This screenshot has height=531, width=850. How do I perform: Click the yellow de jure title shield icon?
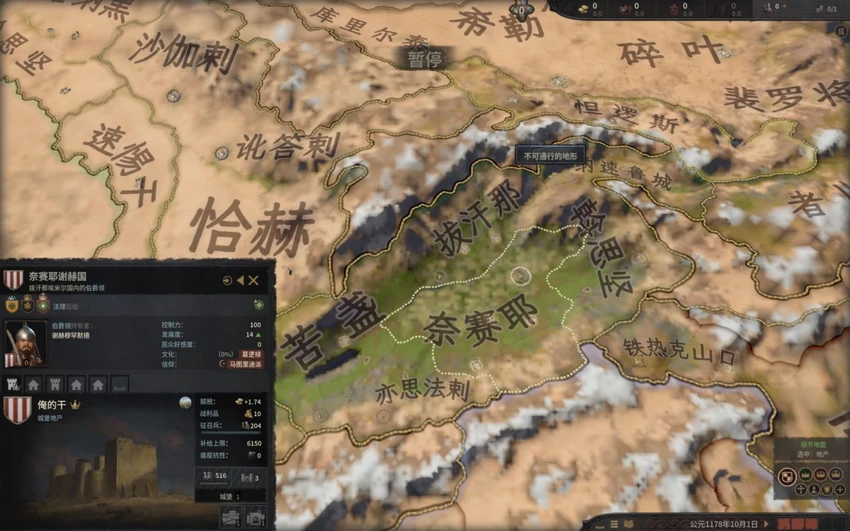13,305
